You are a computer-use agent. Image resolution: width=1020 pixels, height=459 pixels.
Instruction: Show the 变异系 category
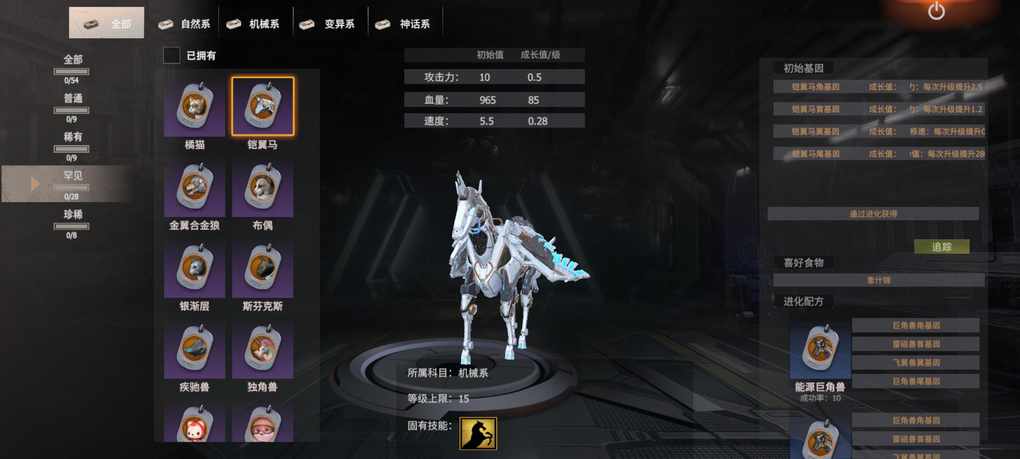point(329,23)
